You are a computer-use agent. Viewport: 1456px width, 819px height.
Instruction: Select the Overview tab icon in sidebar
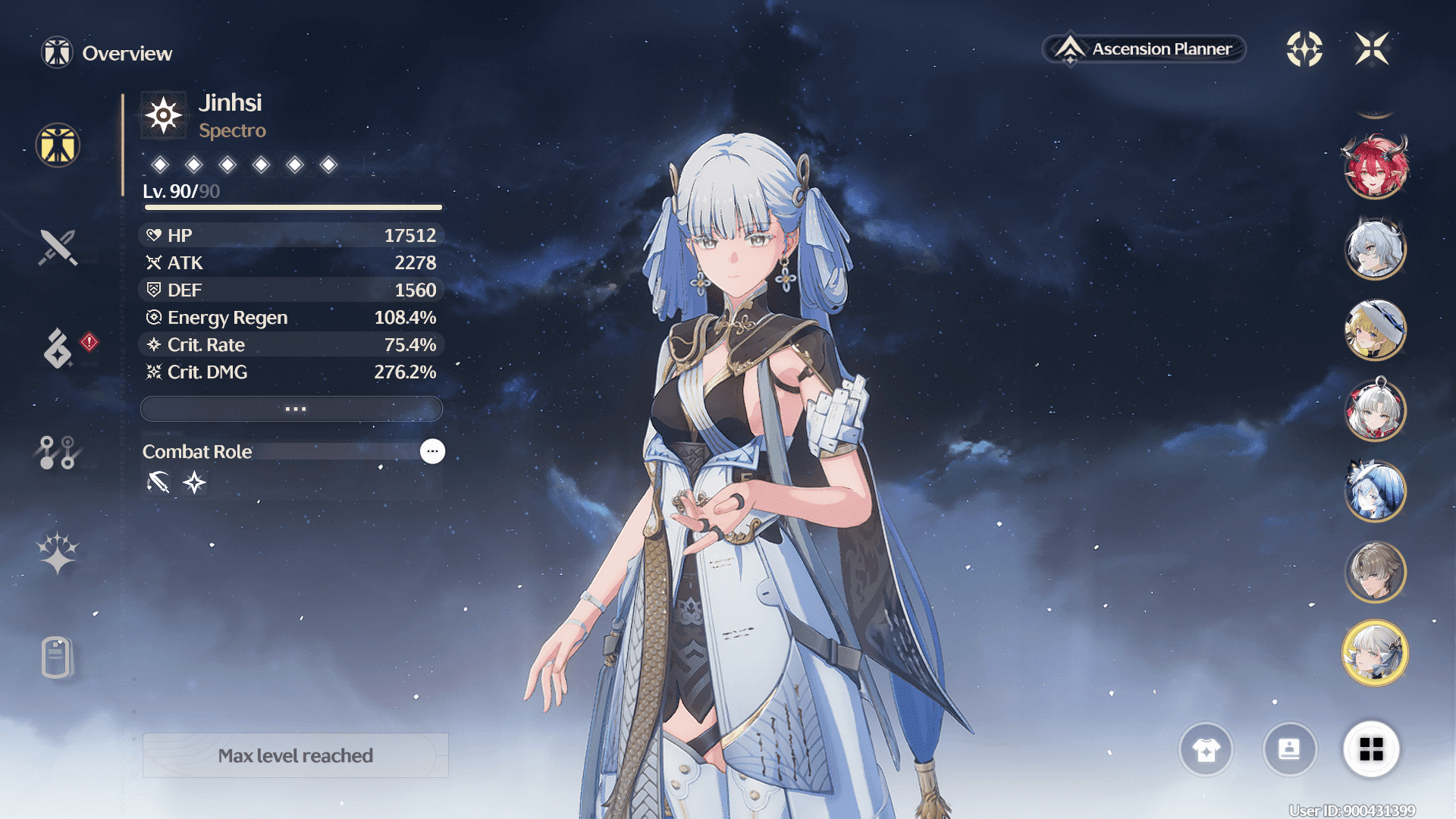tap(58, 145)
